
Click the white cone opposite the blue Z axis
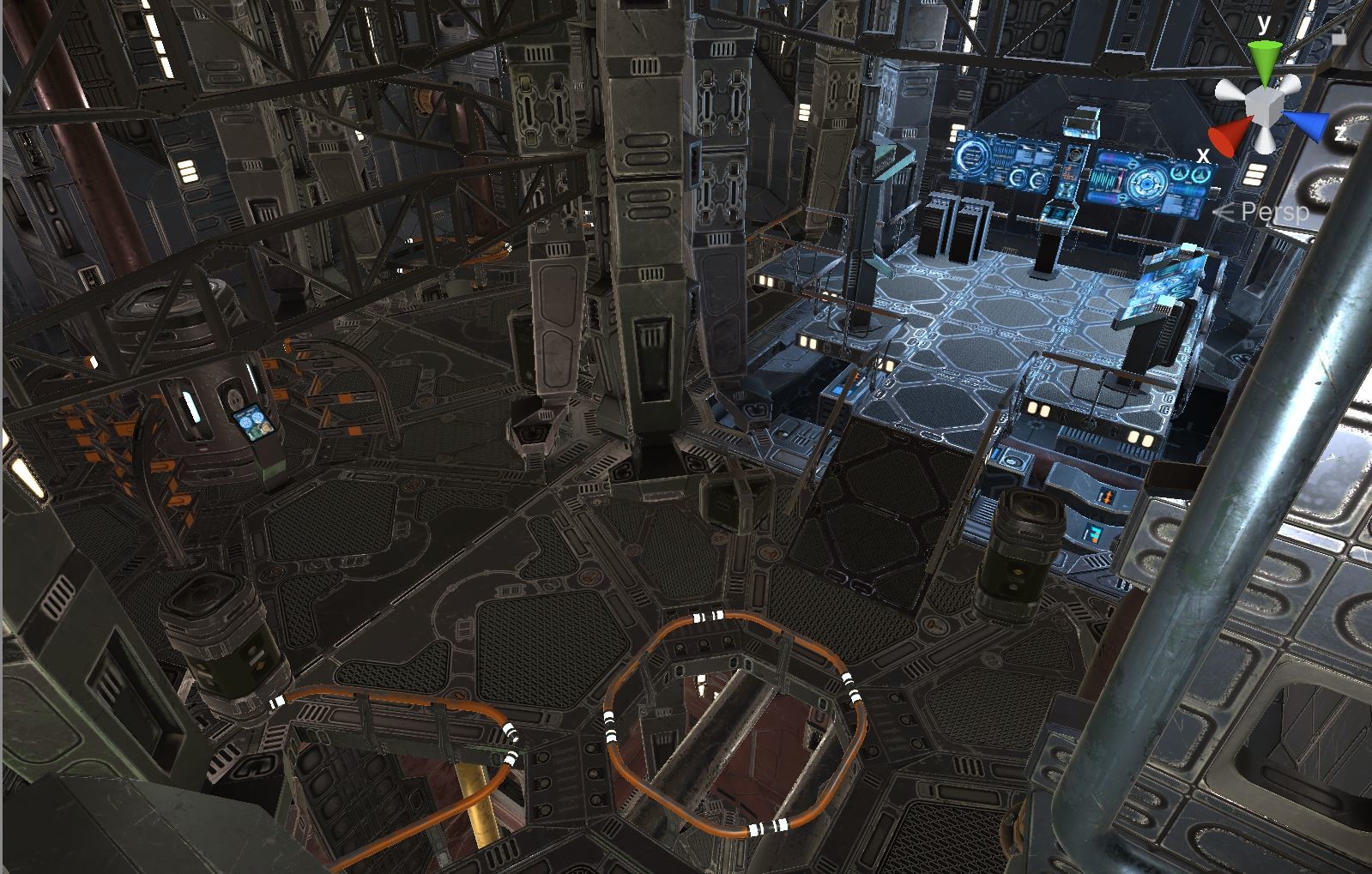(1227, 89)
